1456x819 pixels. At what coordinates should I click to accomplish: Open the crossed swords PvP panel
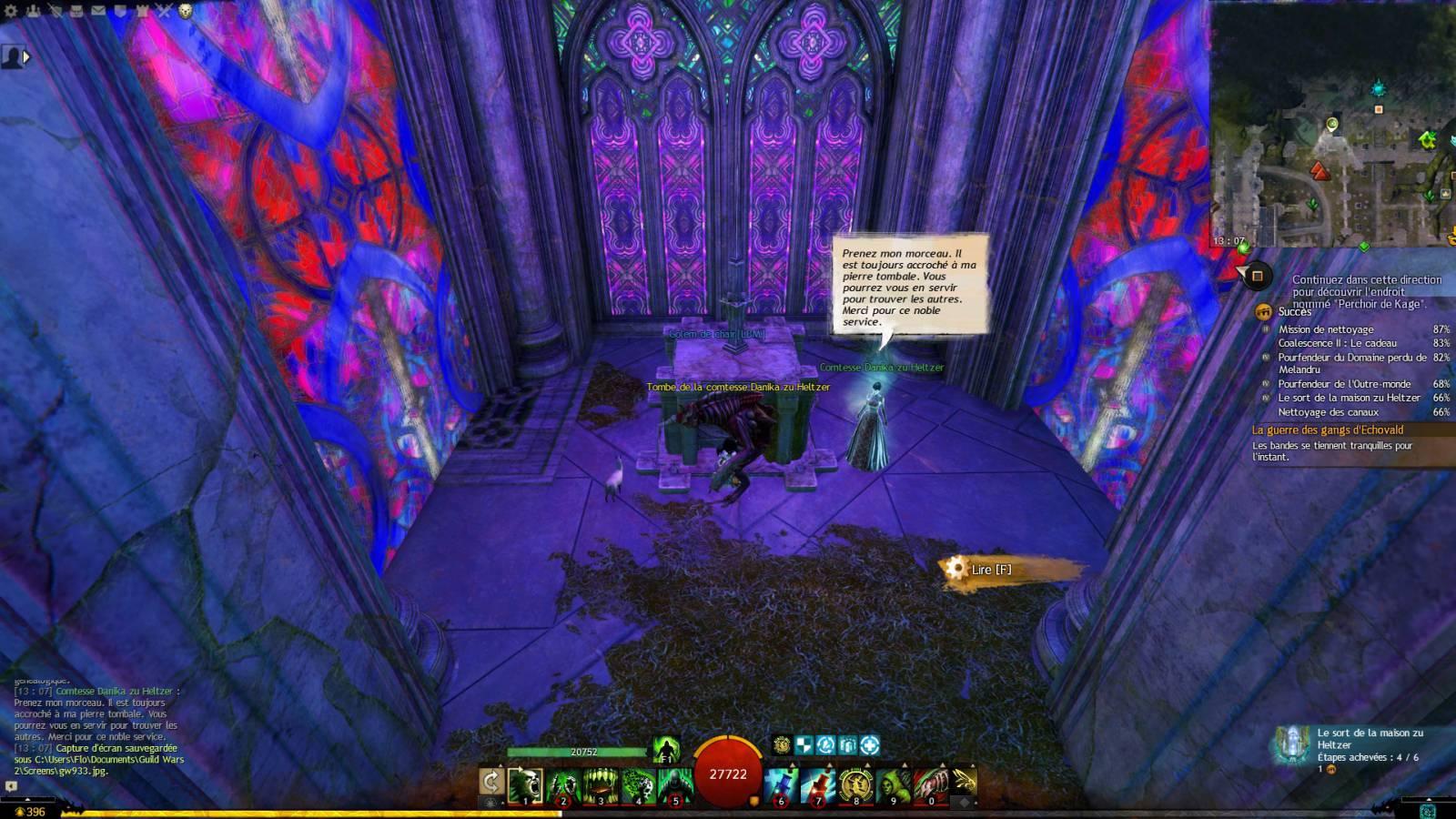click(x=164, y=11)
